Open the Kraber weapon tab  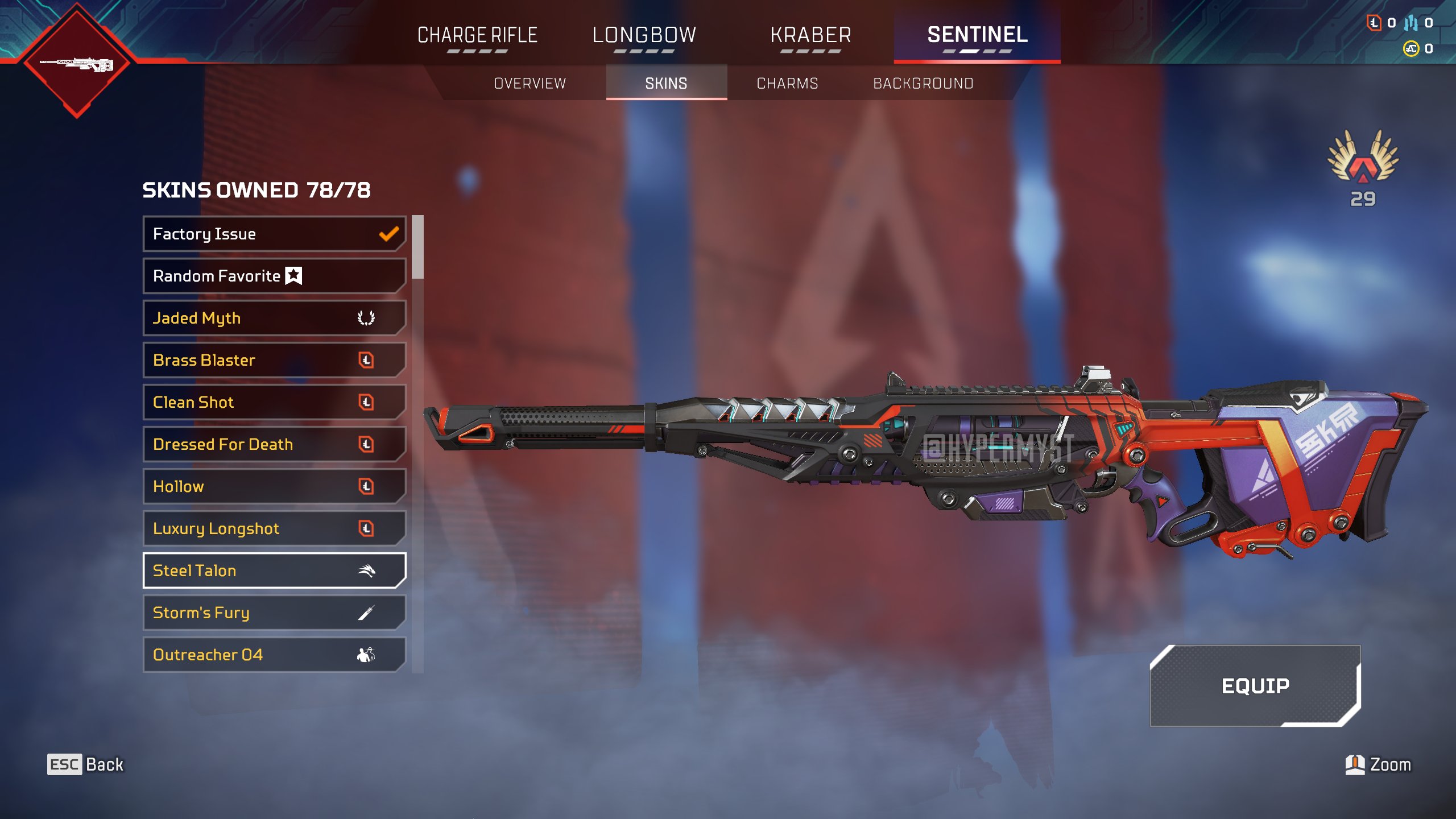point(810,35)
